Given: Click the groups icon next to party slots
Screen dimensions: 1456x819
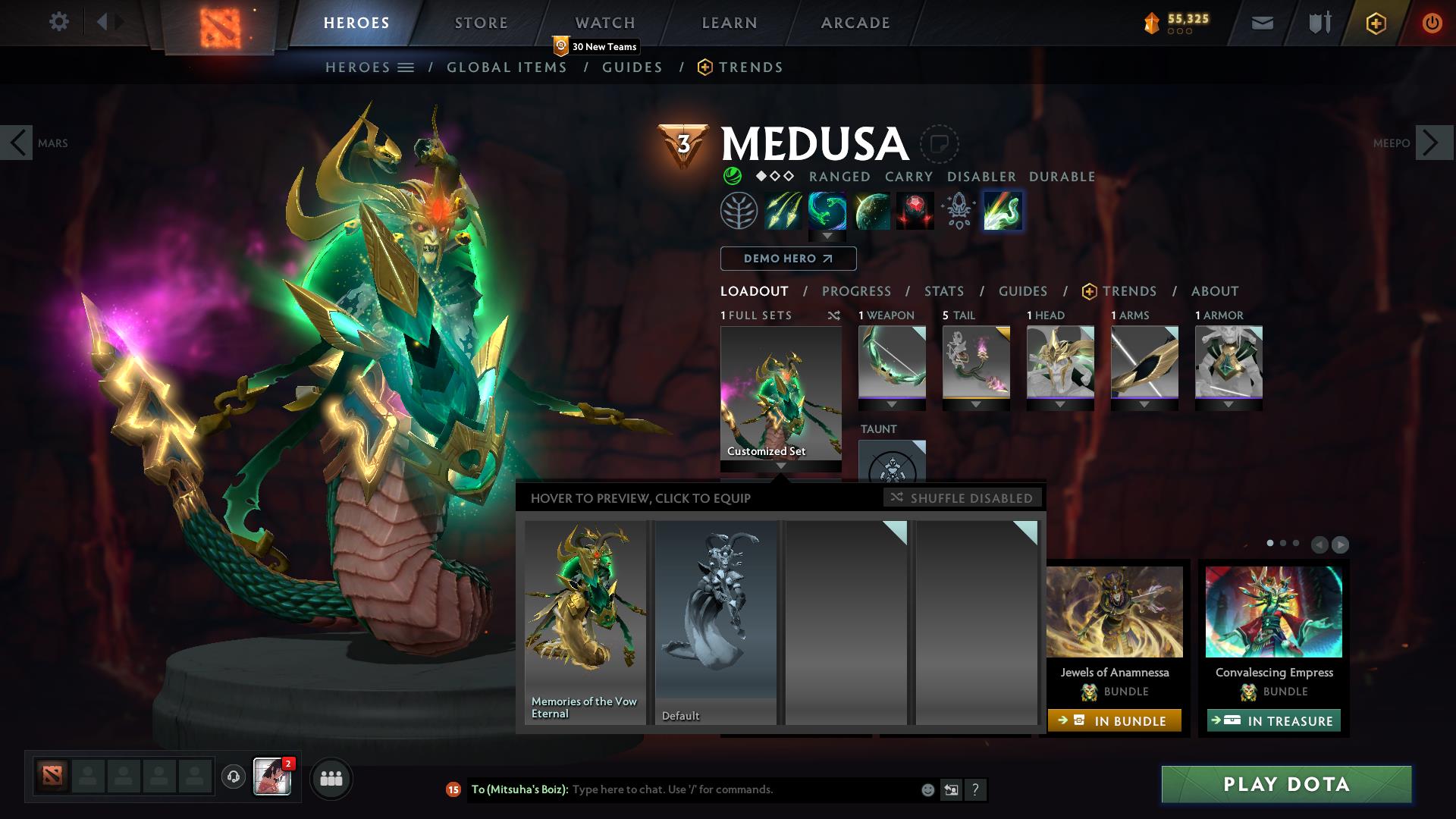Looking at the screenshot, I should [331, 778].
